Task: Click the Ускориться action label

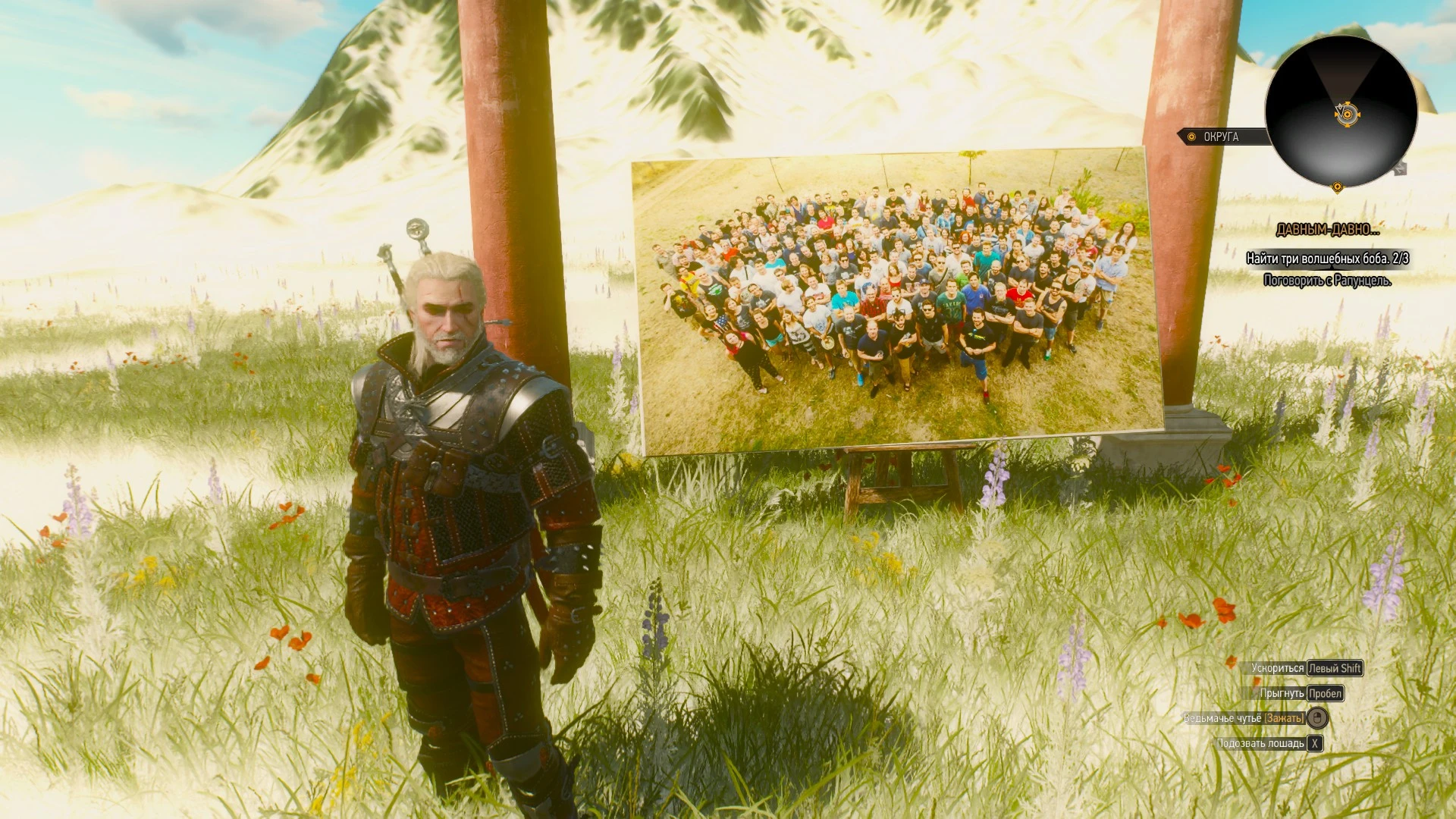Action: [1279, 668]
